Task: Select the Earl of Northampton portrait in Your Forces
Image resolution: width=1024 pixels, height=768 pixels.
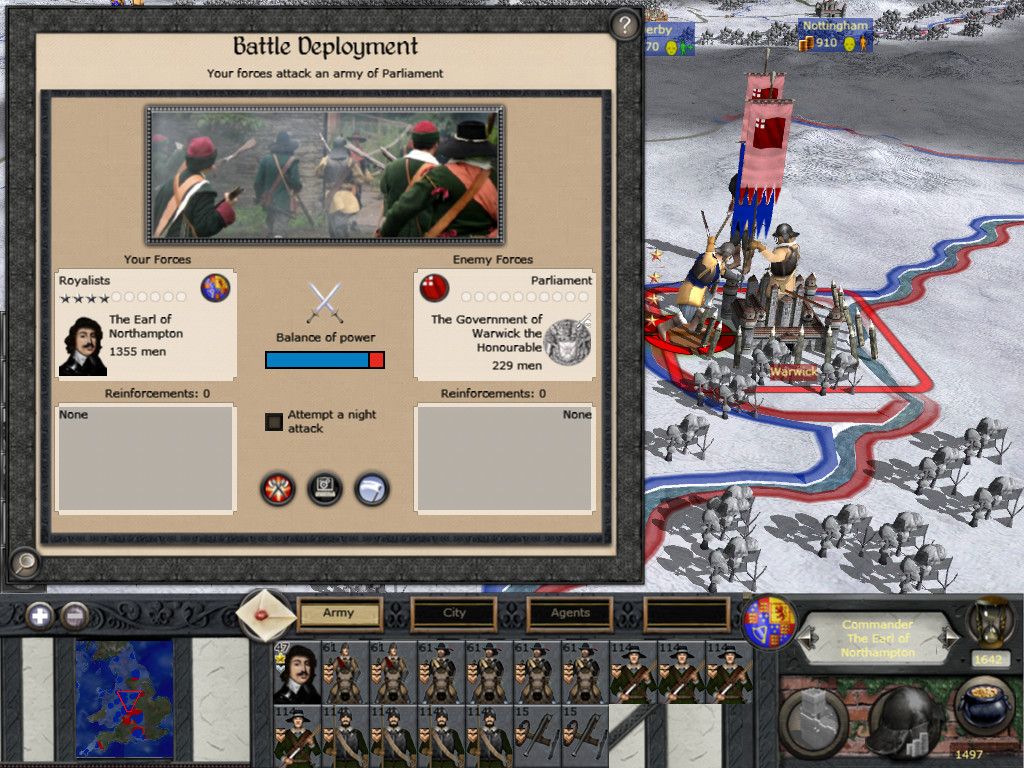Action: point(82,346)
